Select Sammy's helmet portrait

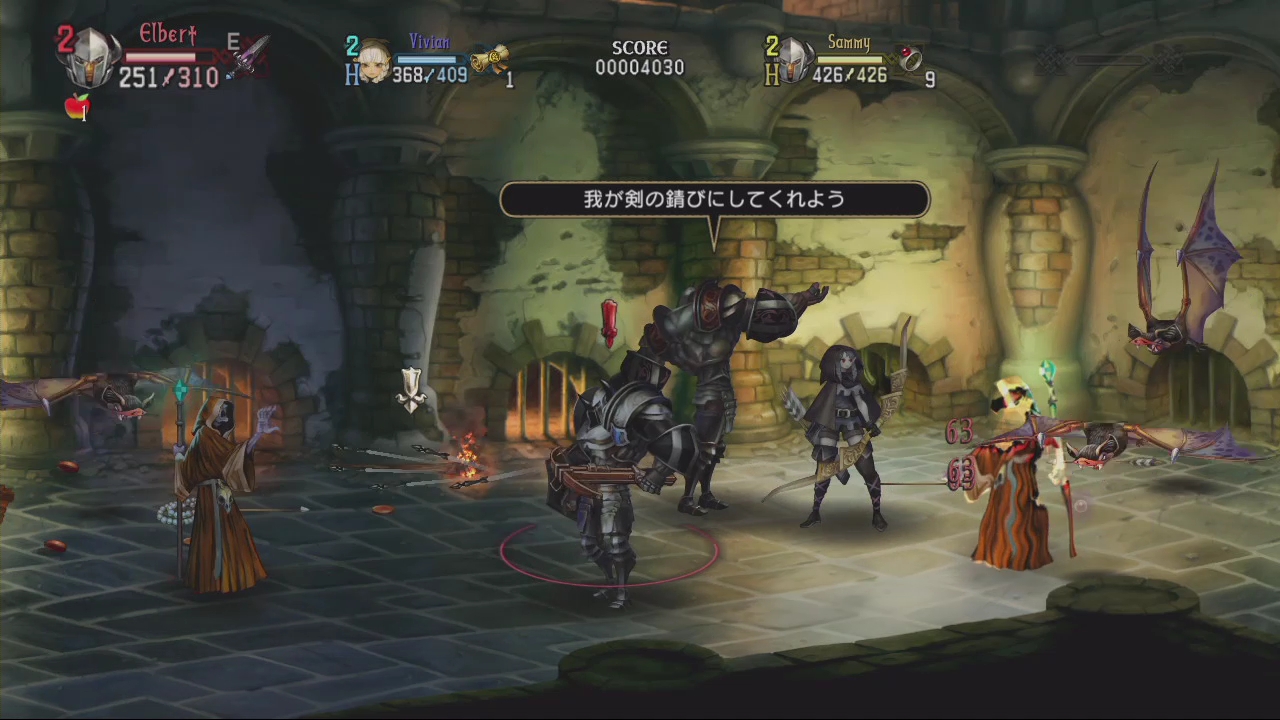click(x=795, y=61)
